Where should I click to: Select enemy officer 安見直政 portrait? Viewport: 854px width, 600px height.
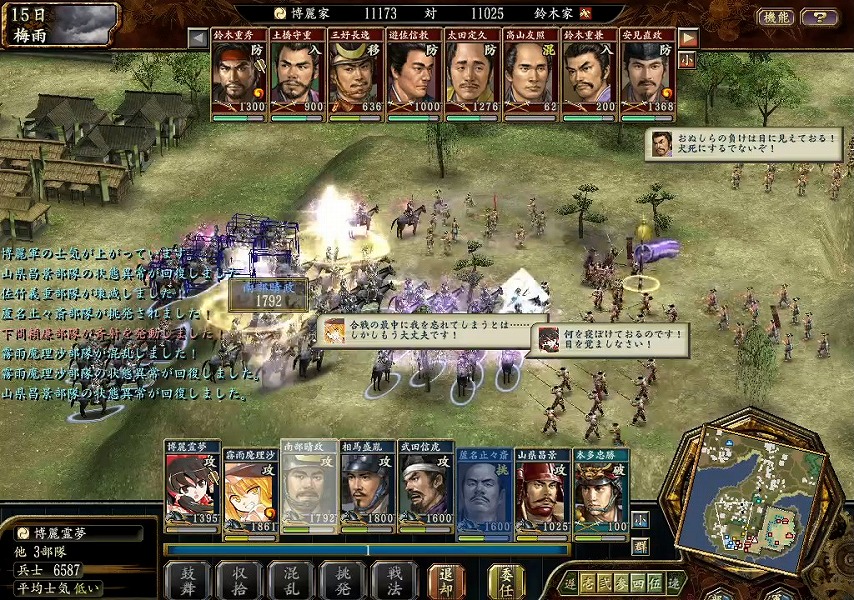point(647,75)
